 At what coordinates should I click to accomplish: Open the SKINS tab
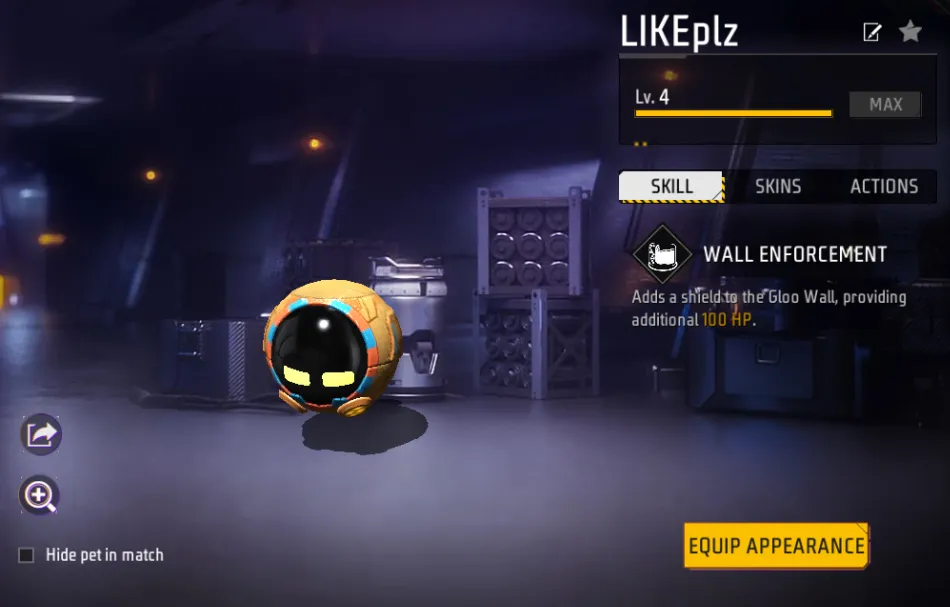click(x=778, y=186)
